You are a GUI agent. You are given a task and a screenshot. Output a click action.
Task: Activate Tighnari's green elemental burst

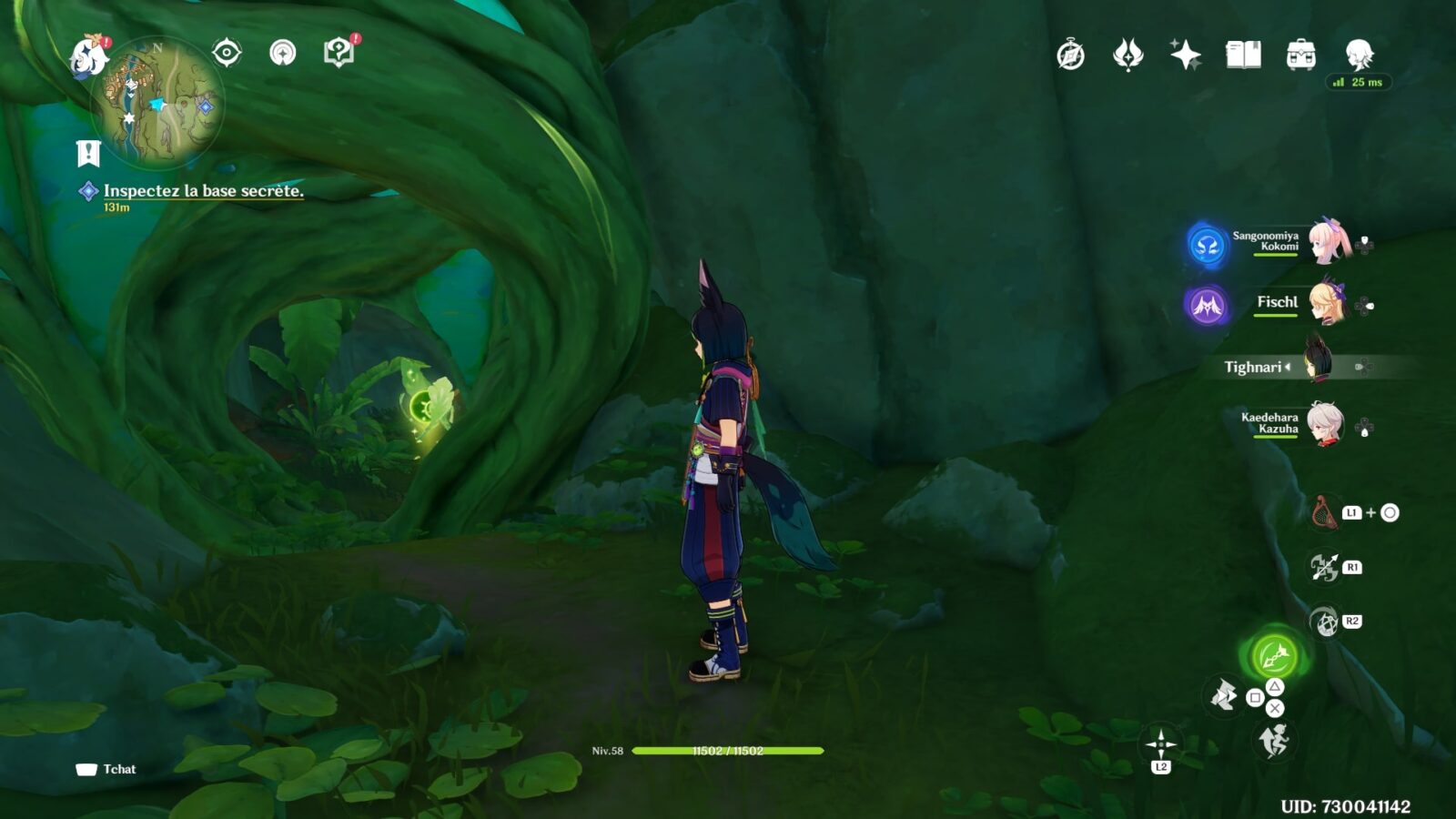pos(1274,655)
